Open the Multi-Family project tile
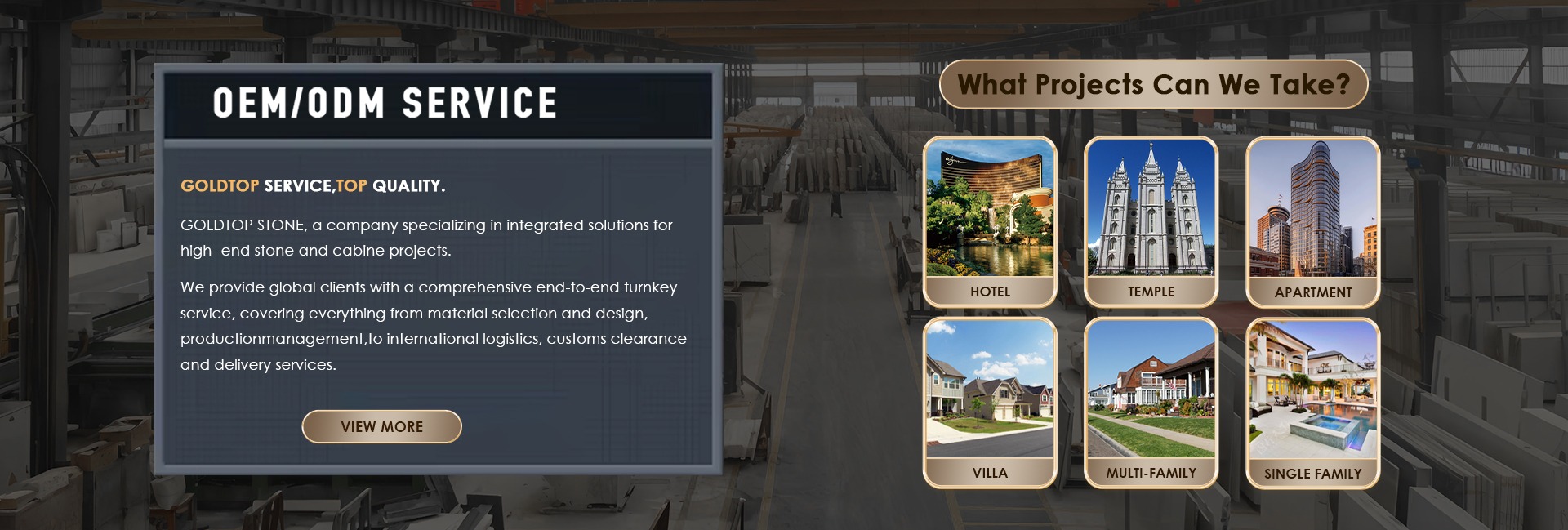1568x530 pixels. 1151,403
